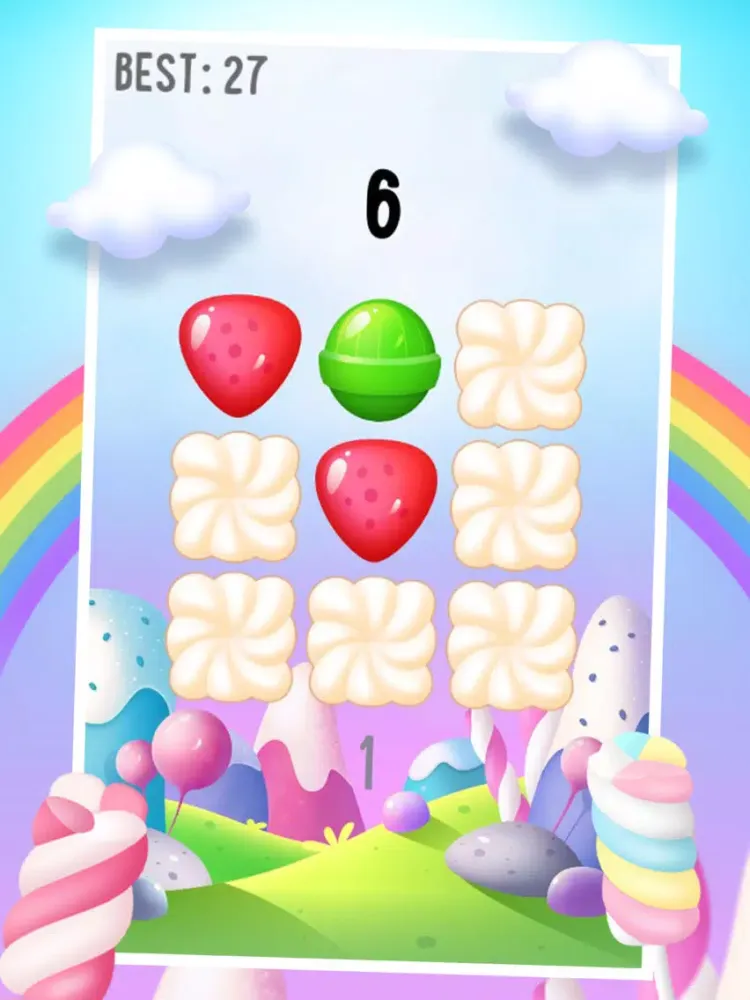The width and height of the screenshot is (750, 1000).
Task: Choose the strawberry tile beneath the green candy
Action: click(376, 497)
